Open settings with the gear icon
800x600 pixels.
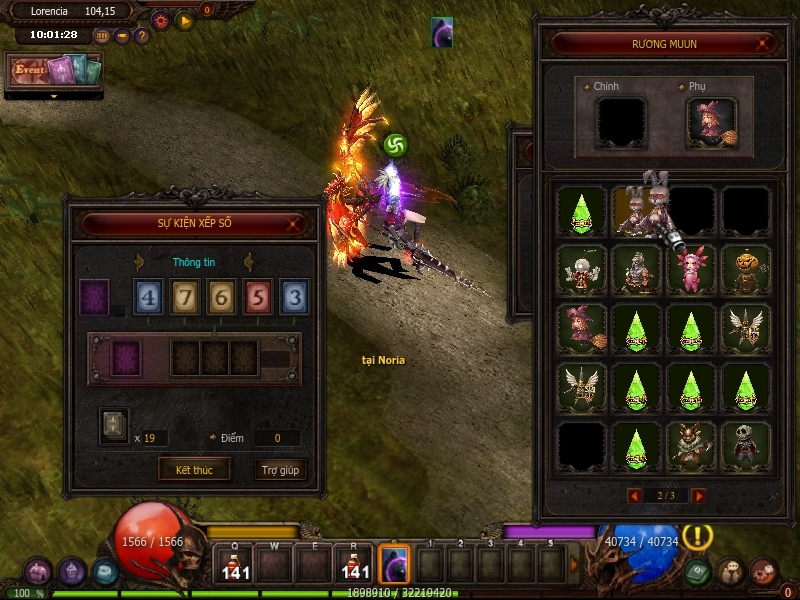(x=160, y=20)
